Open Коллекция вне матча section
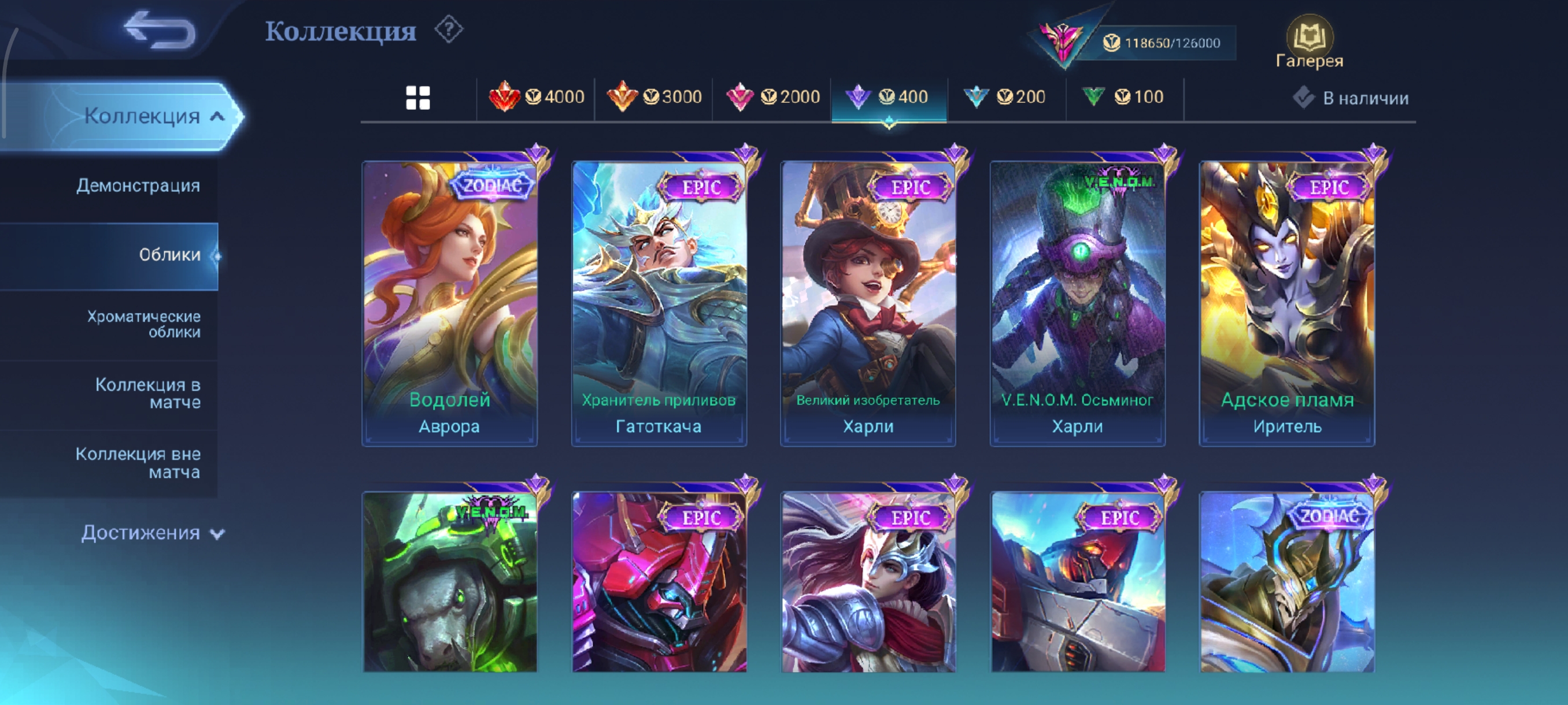The height and width of the screenshot is (705, 1568). tap(138, 463)
